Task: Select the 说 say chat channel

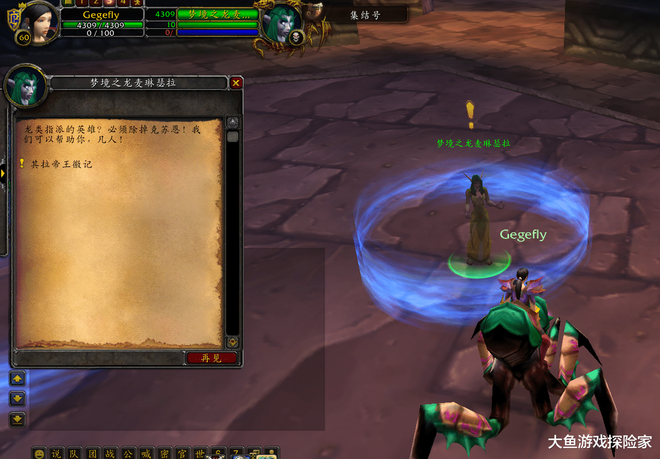Action: [x=56, y=453]
